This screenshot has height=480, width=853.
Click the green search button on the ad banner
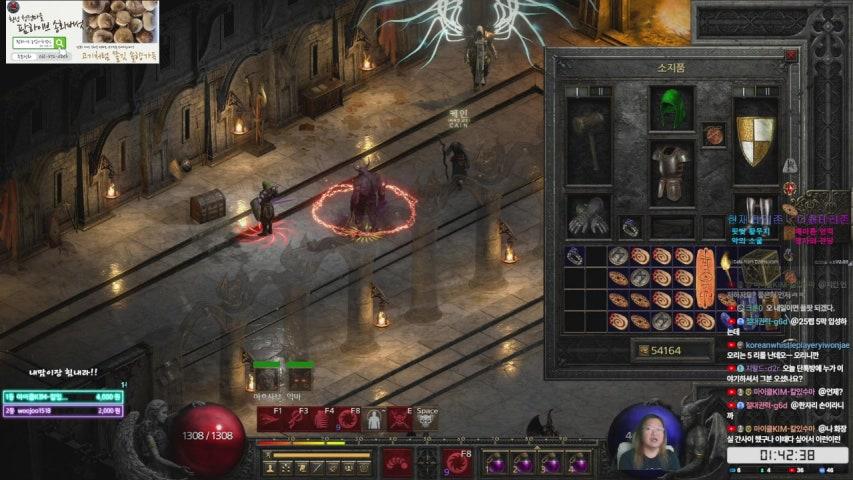pos(60,43)
